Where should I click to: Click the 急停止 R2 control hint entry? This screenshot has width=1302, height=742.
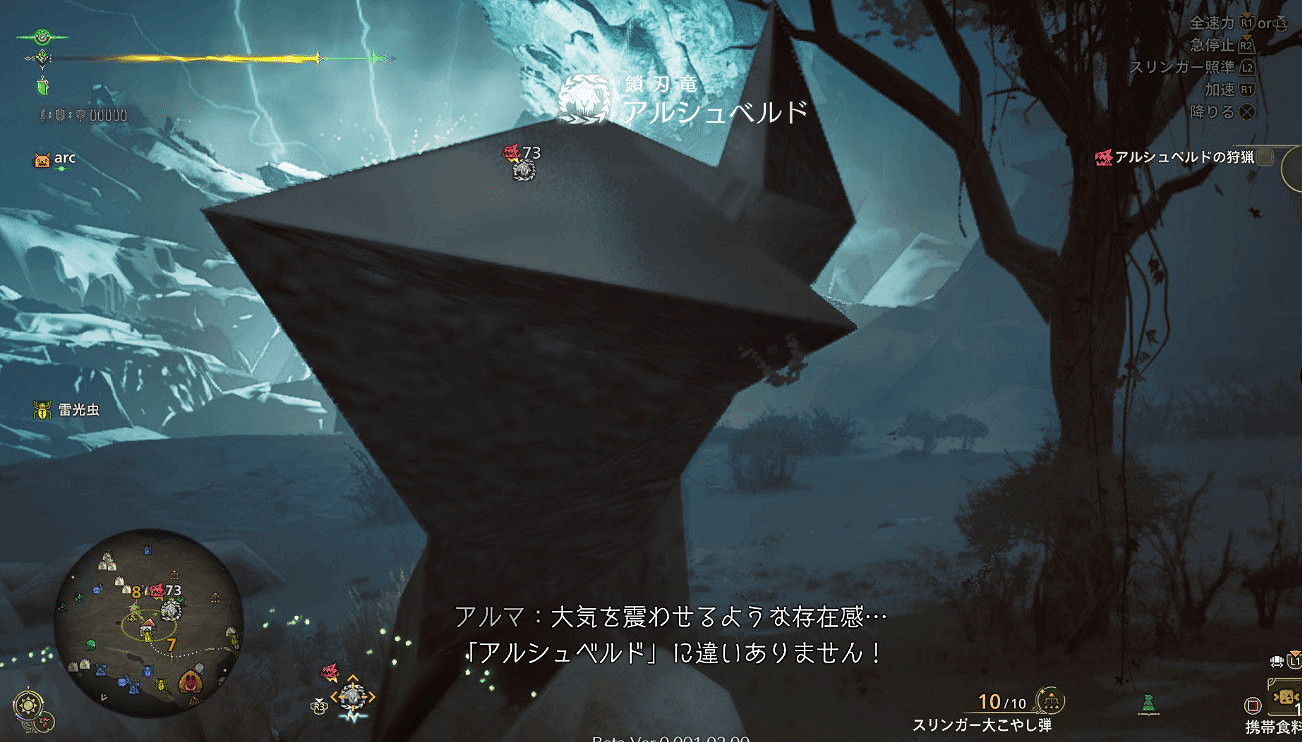[1220, 44]
